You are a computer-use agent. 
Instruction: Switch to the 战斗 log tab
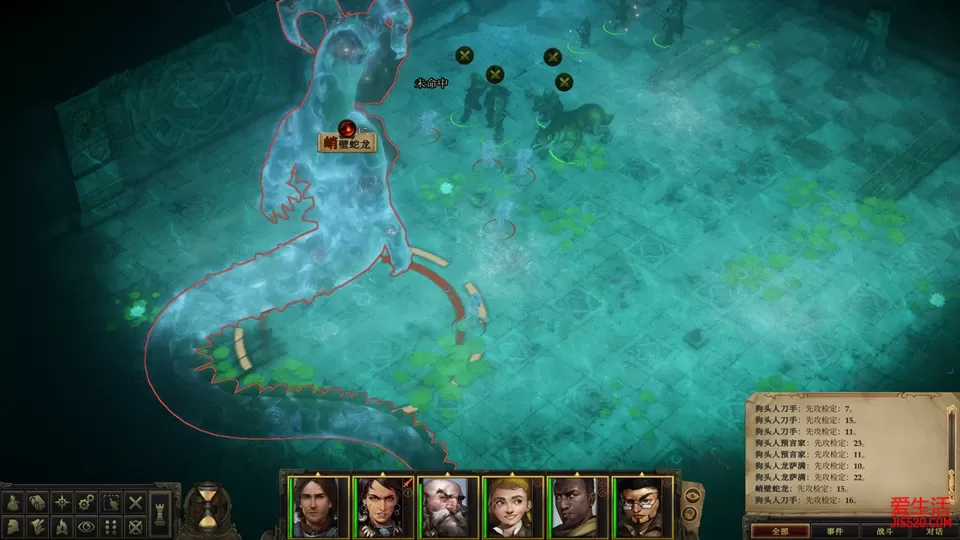[886, 530]
